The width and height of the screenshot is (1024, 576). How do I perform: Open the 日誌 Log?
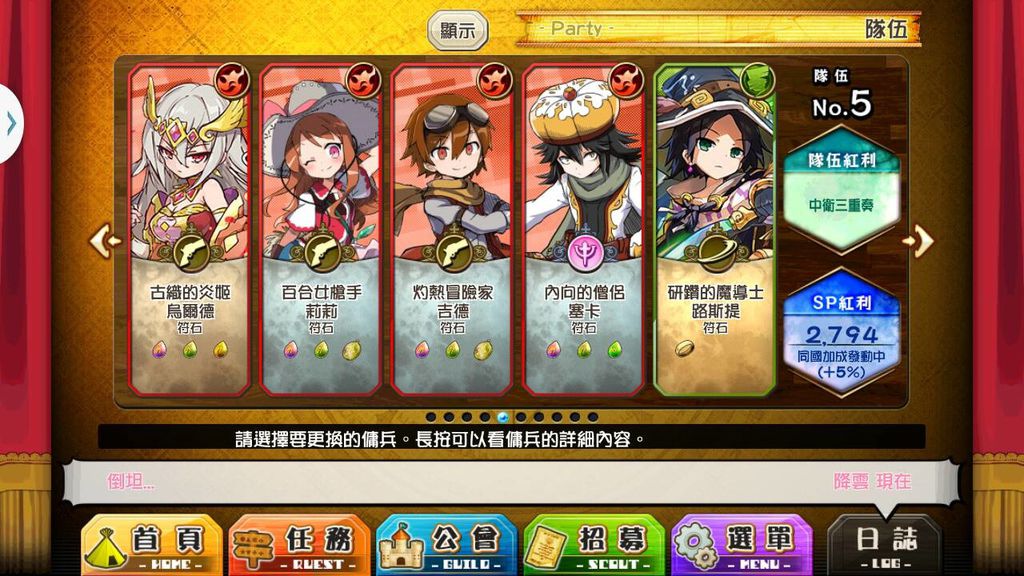[x=885, y=546]
